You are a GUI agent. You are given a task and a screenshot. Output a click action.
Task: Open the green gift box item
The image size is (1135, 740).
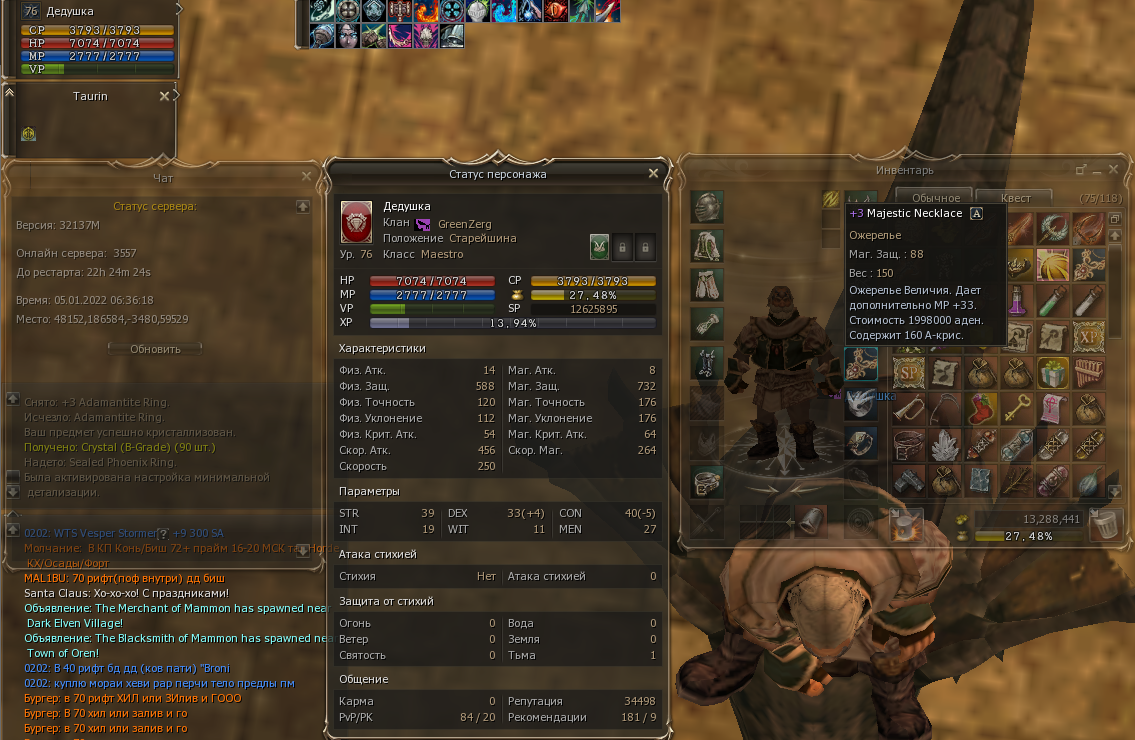[x=1053, y=372]
